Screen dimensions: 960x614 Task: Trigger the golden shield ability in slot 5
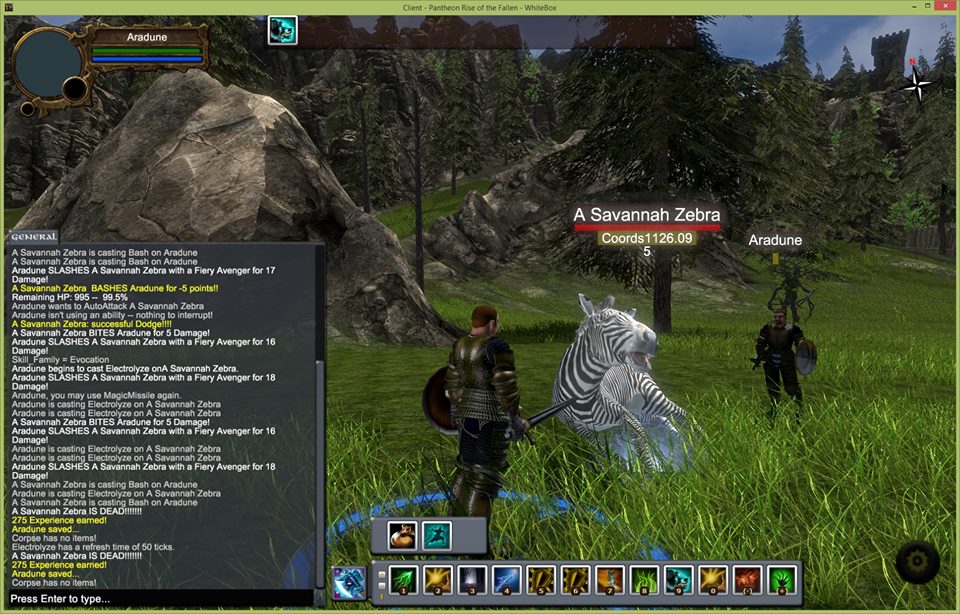click(x=541, y=579)
